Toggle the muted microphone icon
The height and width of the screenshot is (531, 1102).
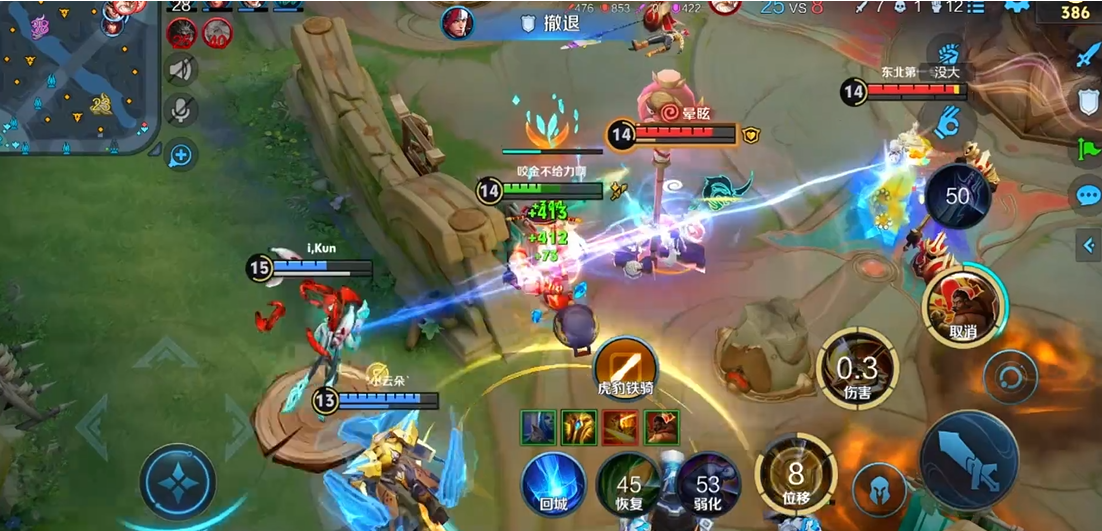click(181, 109)
